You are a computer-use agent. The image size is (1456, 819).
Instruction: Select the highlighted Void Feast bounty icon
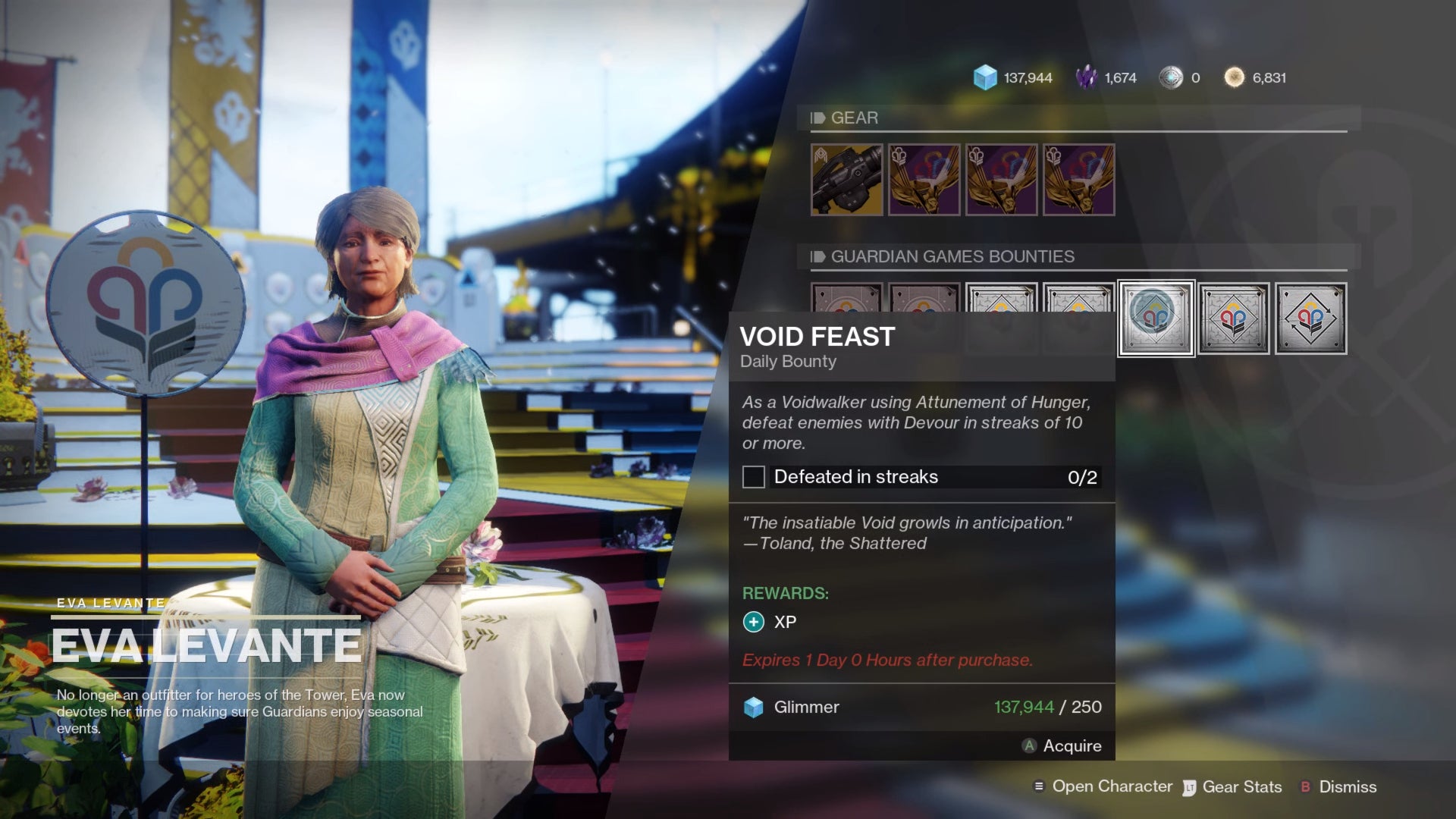1156,318
